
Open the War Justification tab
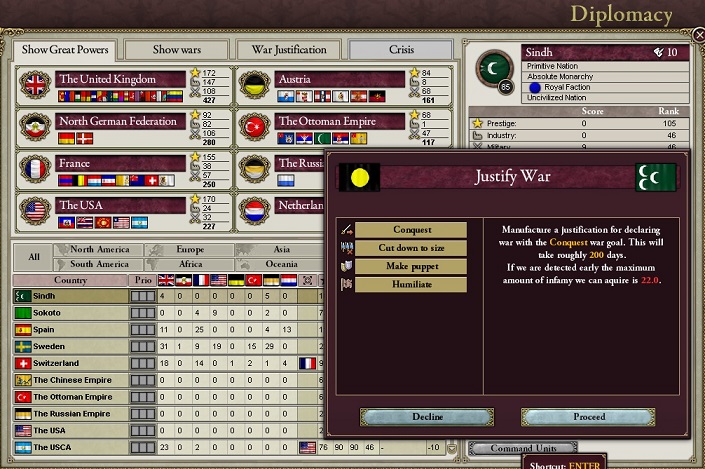[x=289, y=50]
